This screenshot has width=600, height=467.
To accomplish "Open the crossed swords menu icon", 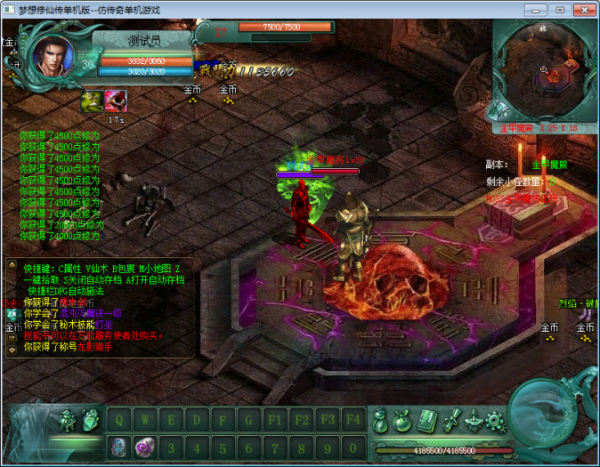I will point(452,419).
